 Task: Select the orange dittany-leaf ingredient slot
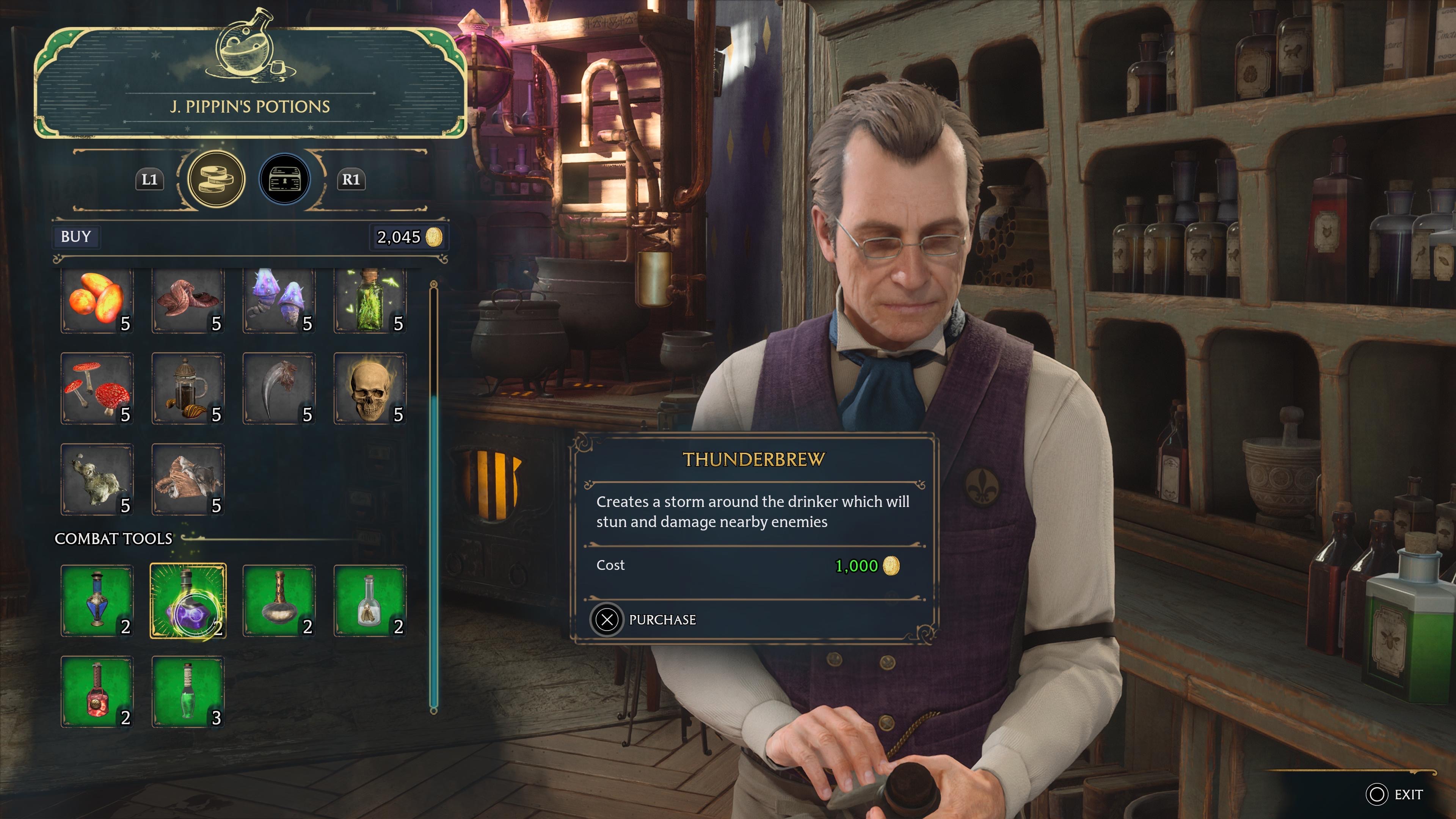97,300
